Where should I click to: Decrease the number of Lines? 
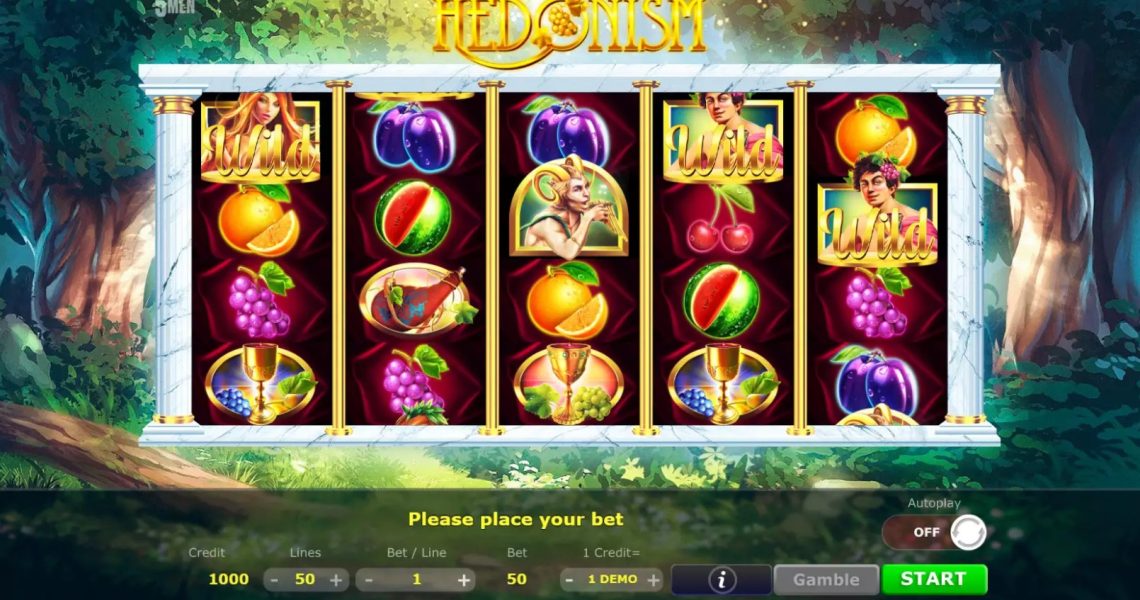[274, 579]
